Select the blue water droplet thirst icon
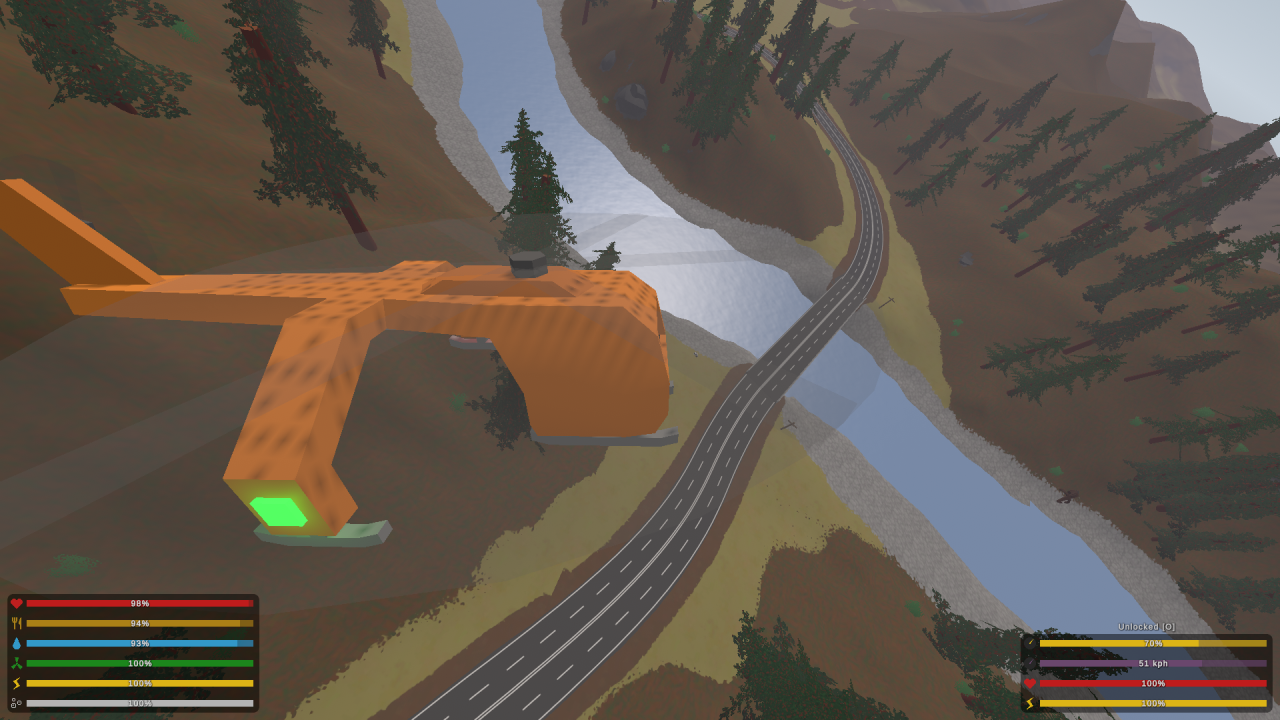1280x720 pixels. (x=15, y=642)
